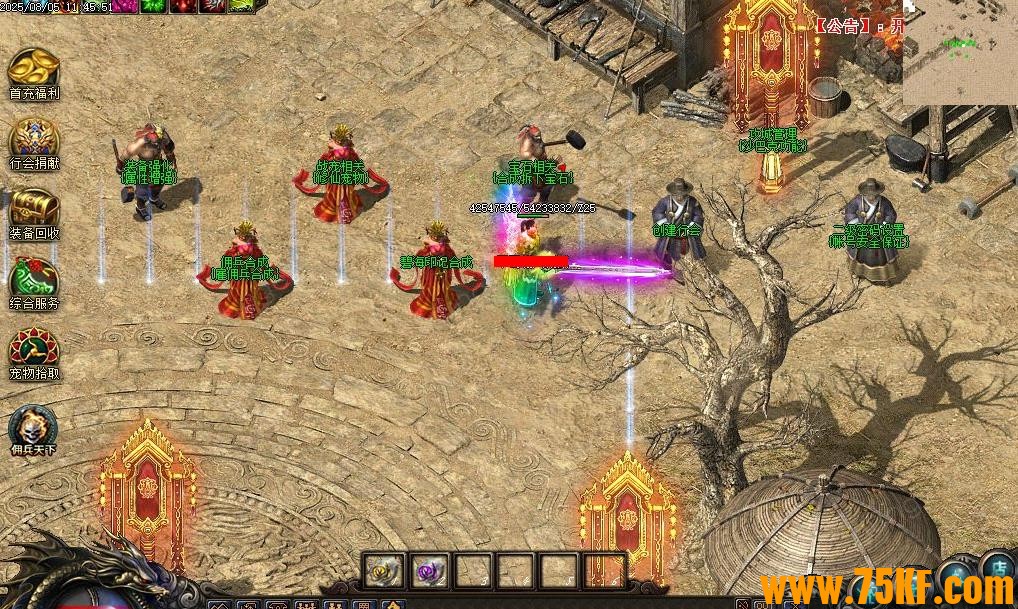The height and width of the screenshot is (609, 1018).
Task: Open the 综合服务 services icon
Action: click(33, 279)
